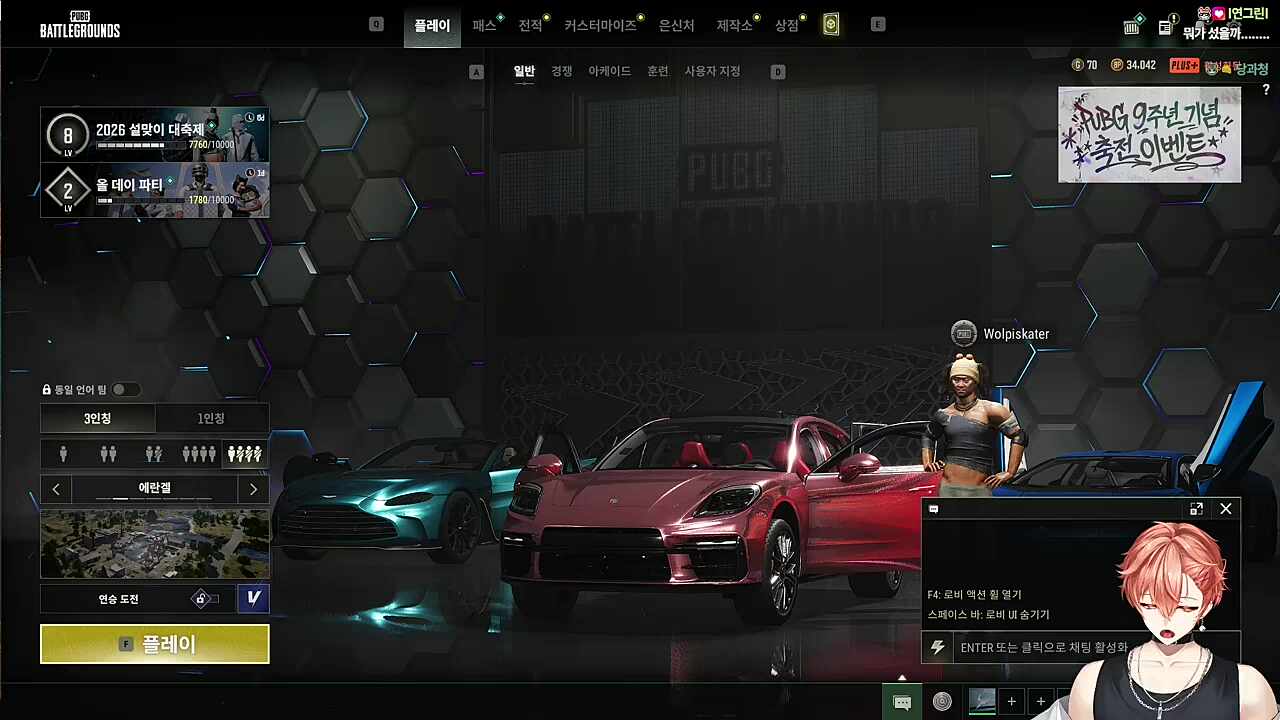Open the 제작소 workshop tab

click(734, 25)
